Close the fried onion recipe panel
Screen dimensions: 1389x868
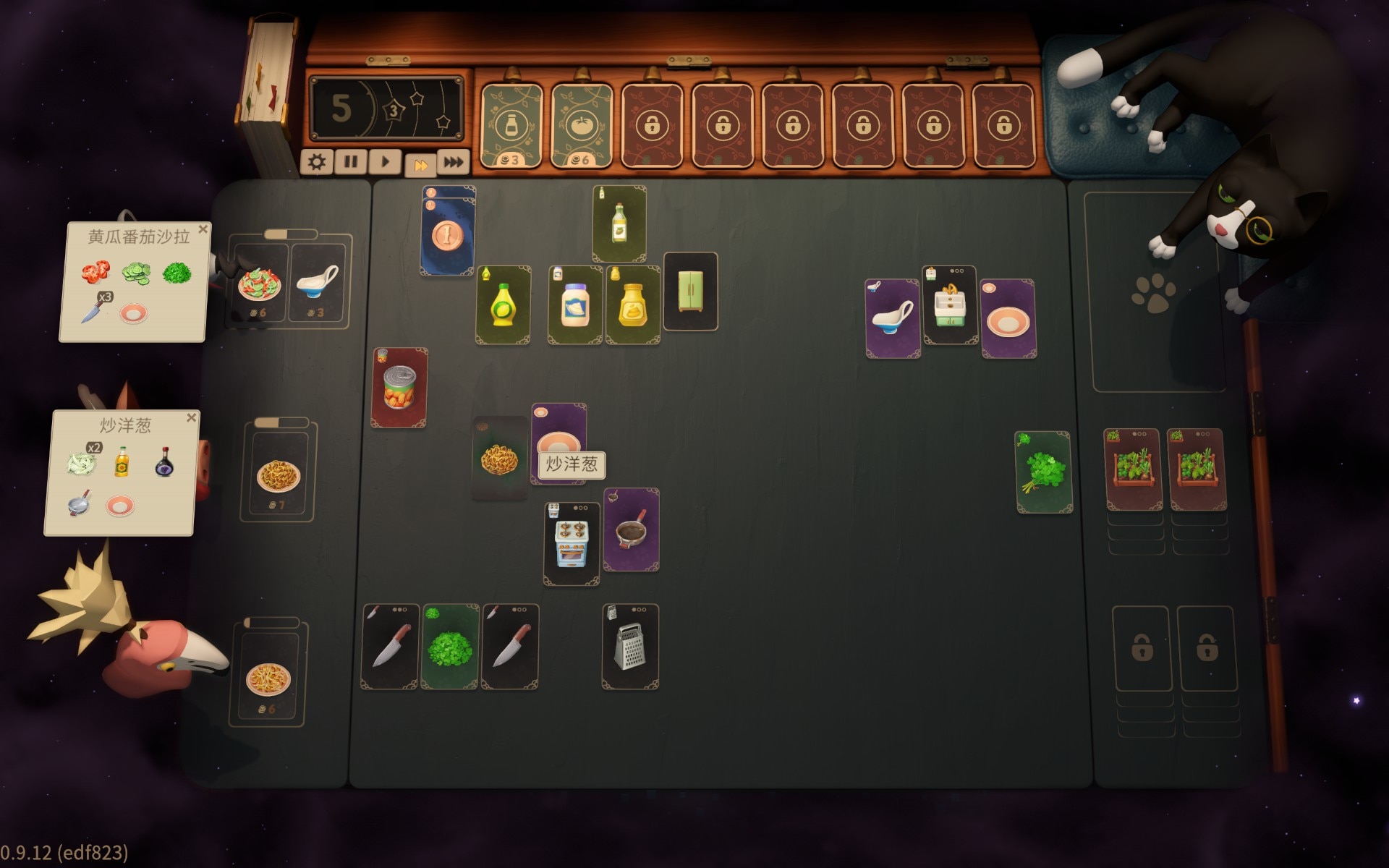[x=192, y=417]
